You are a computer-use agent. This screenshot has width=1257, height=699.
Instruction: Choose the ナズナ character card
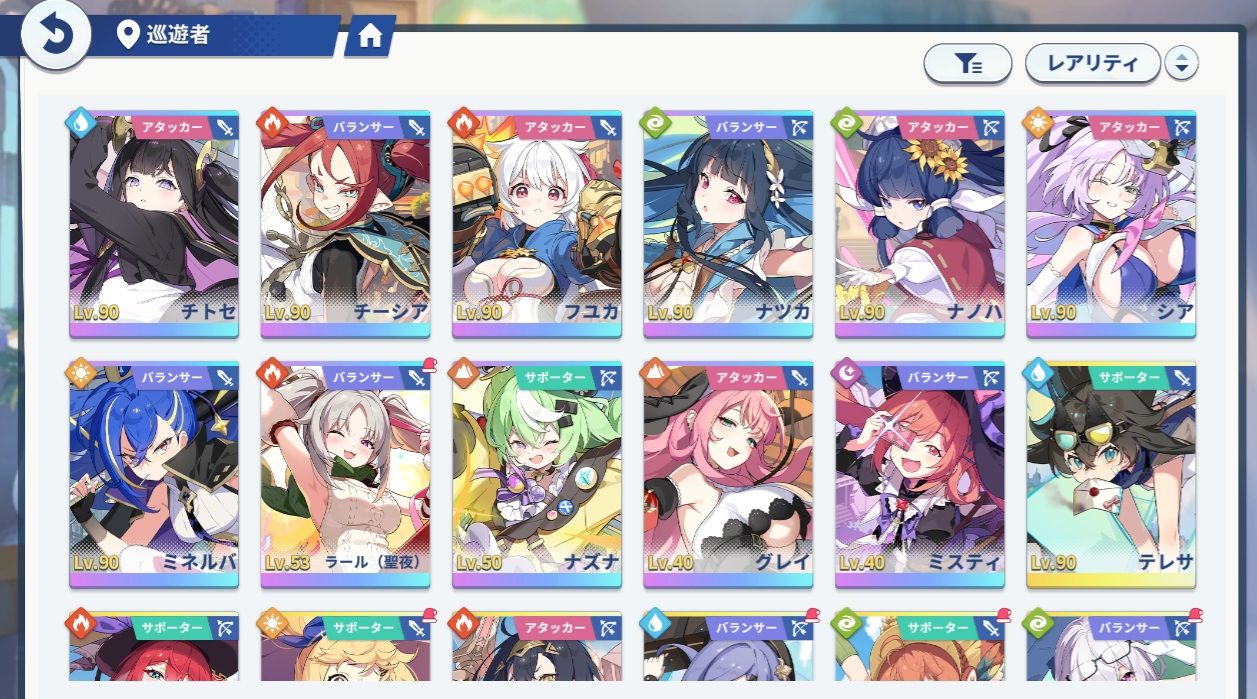(536, 474)
